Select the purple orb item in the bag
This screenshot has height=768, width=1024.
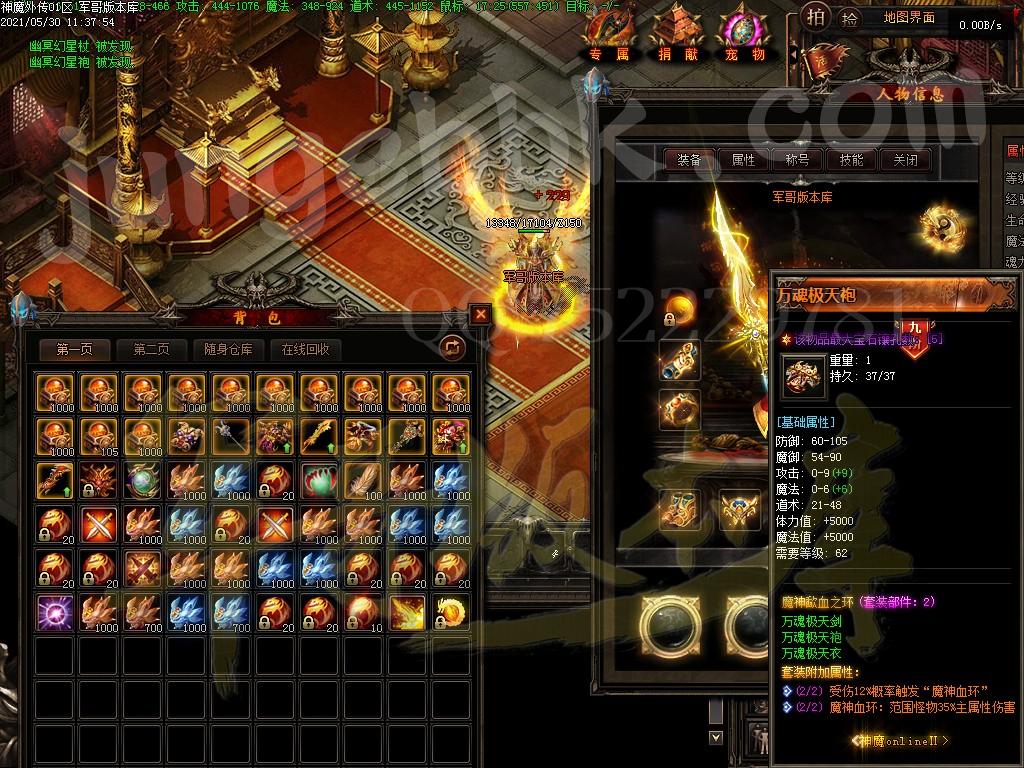[x=52, y=612]
